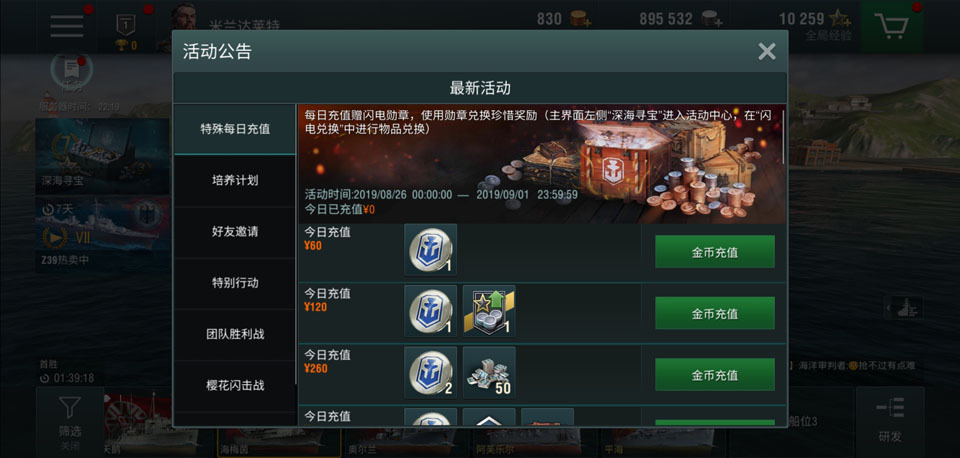Viewport: 960px width, 458px height.
Task: Switch to the 樱花闪击战 tab
Action: 234,385
